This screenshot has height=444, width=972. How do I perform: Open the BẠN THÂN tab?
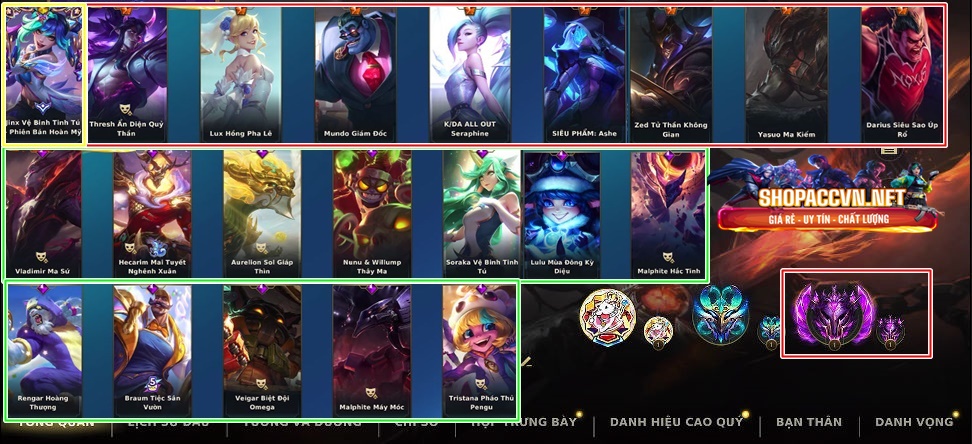click(x=808, y=422)
